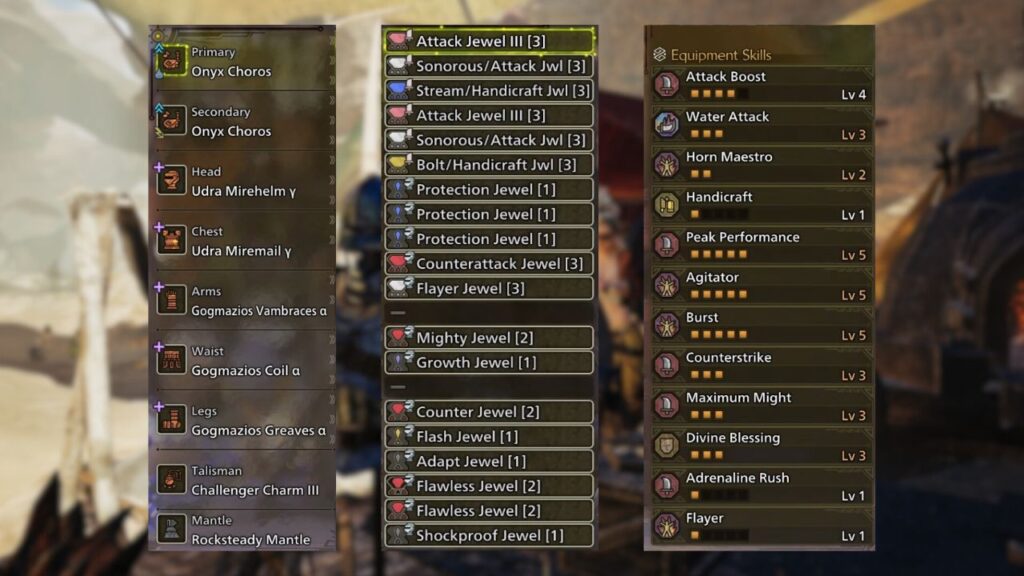Open the Challenger Charm III talisman slot
Screen dimensions: 1024x576
(x=242, y=480)
